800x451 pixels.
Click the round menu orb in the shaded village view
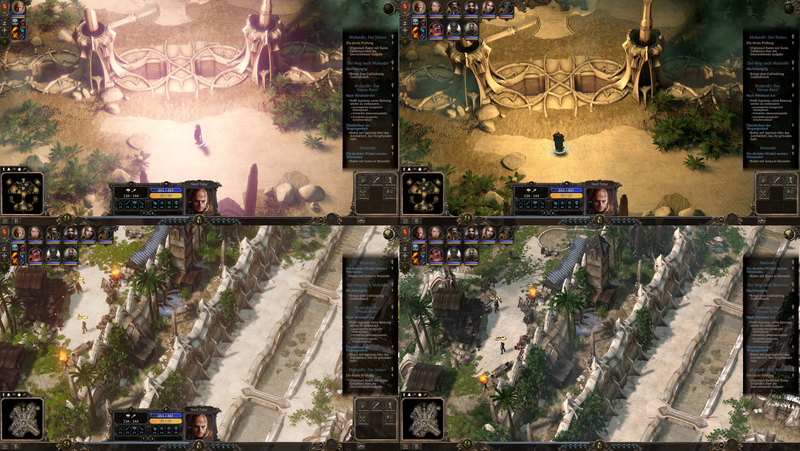(x=788, y=233)
